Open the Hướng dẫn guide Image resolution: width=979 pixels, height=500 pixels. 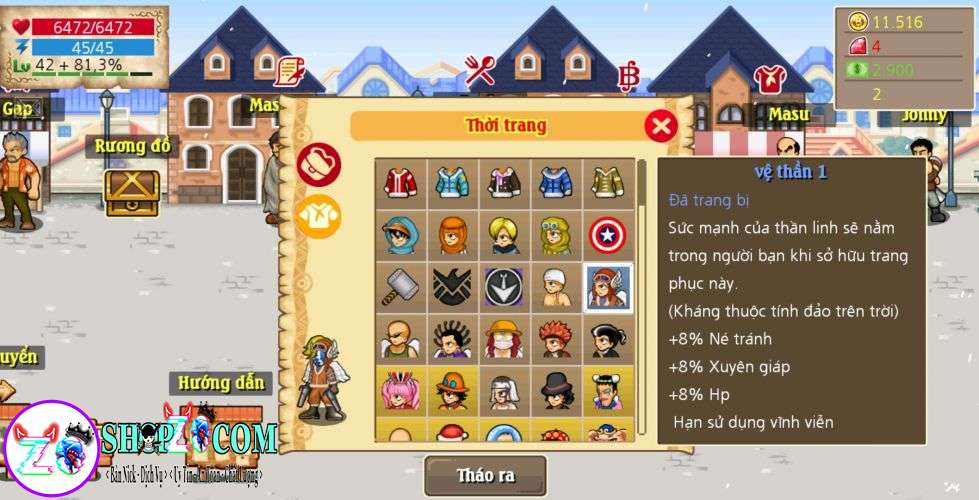222,383
